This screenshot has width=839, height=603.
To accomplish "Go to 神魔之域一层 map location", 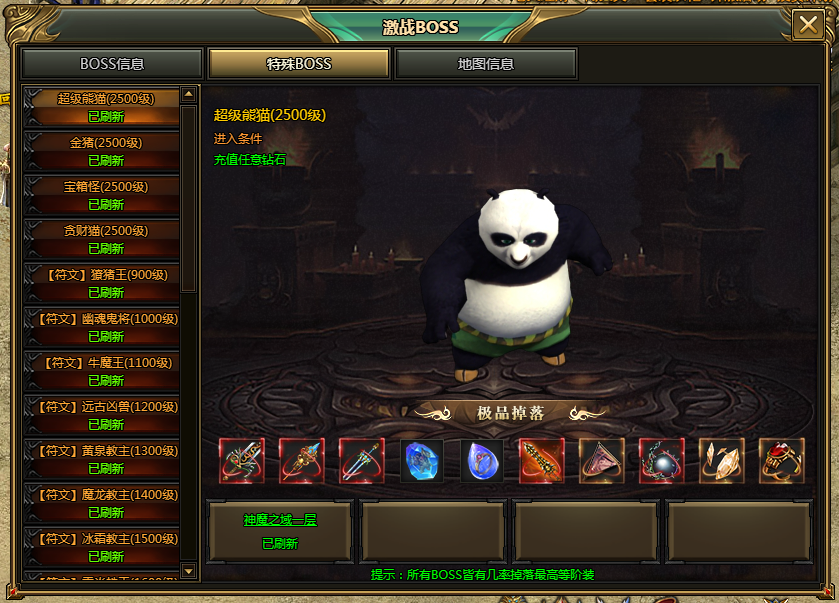I will pos(279,532).
